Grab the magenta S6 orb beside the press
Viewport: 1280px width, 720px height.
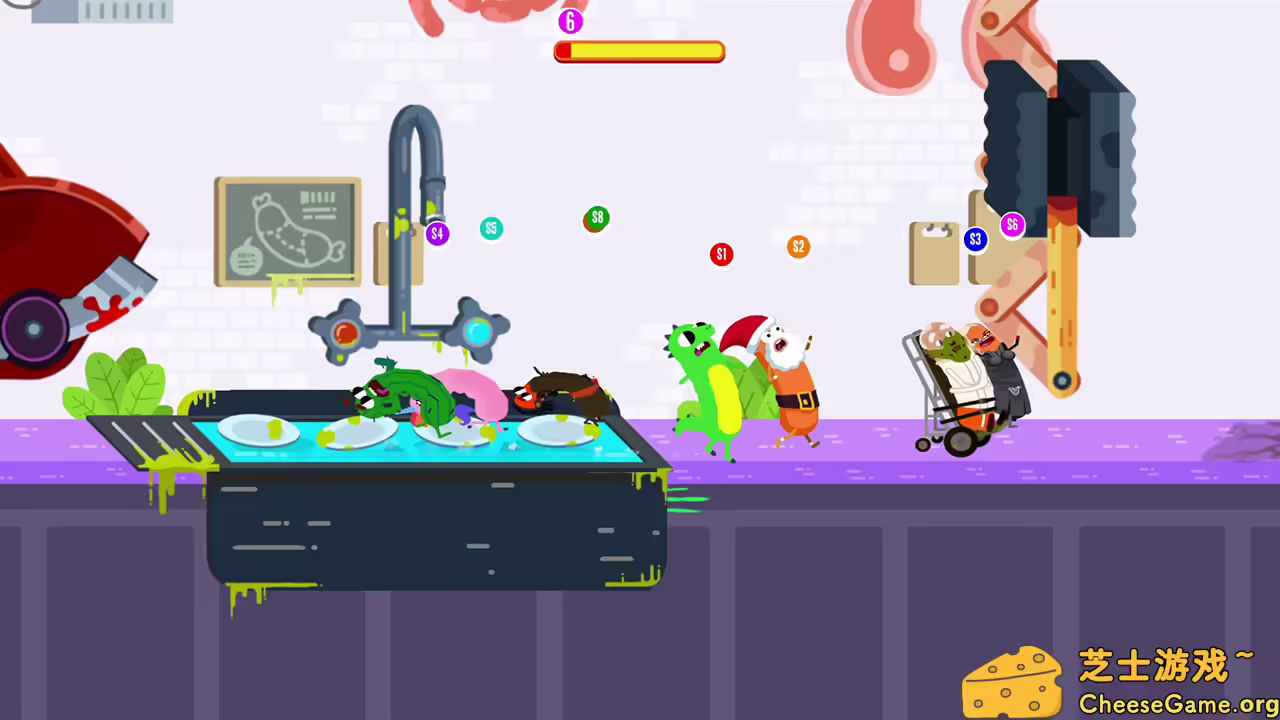(1012, 225)
